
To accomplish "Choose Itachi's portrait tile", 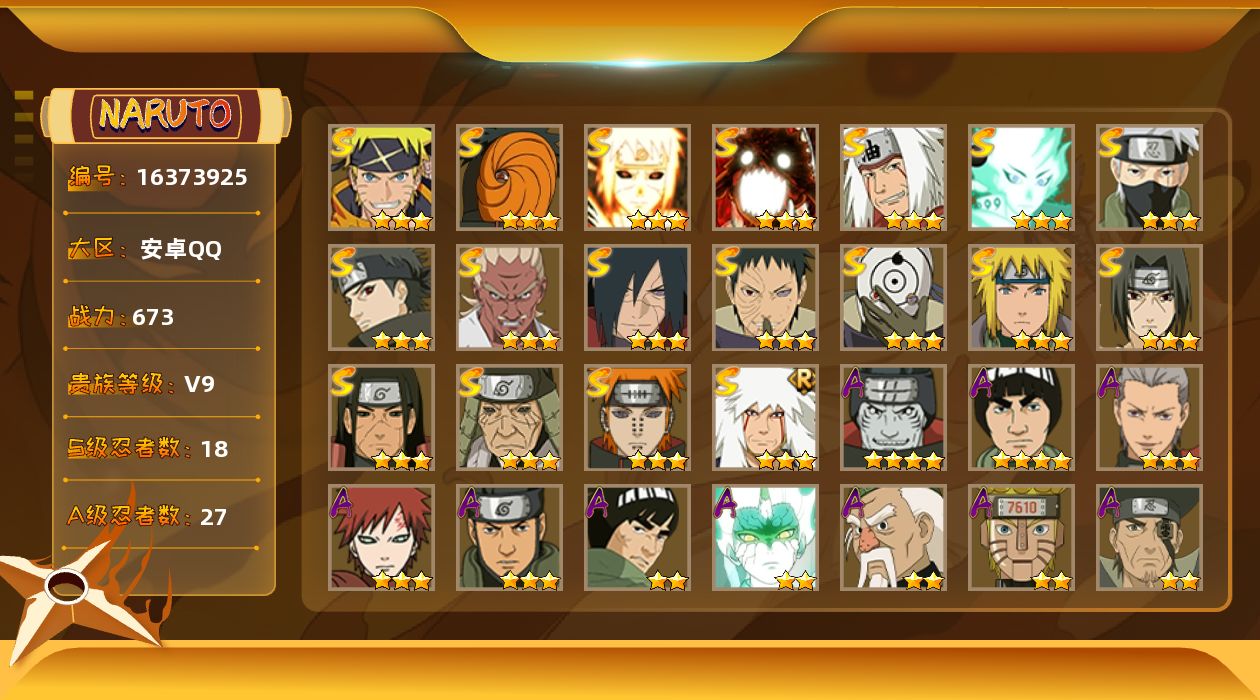I will coord(1149,297).
